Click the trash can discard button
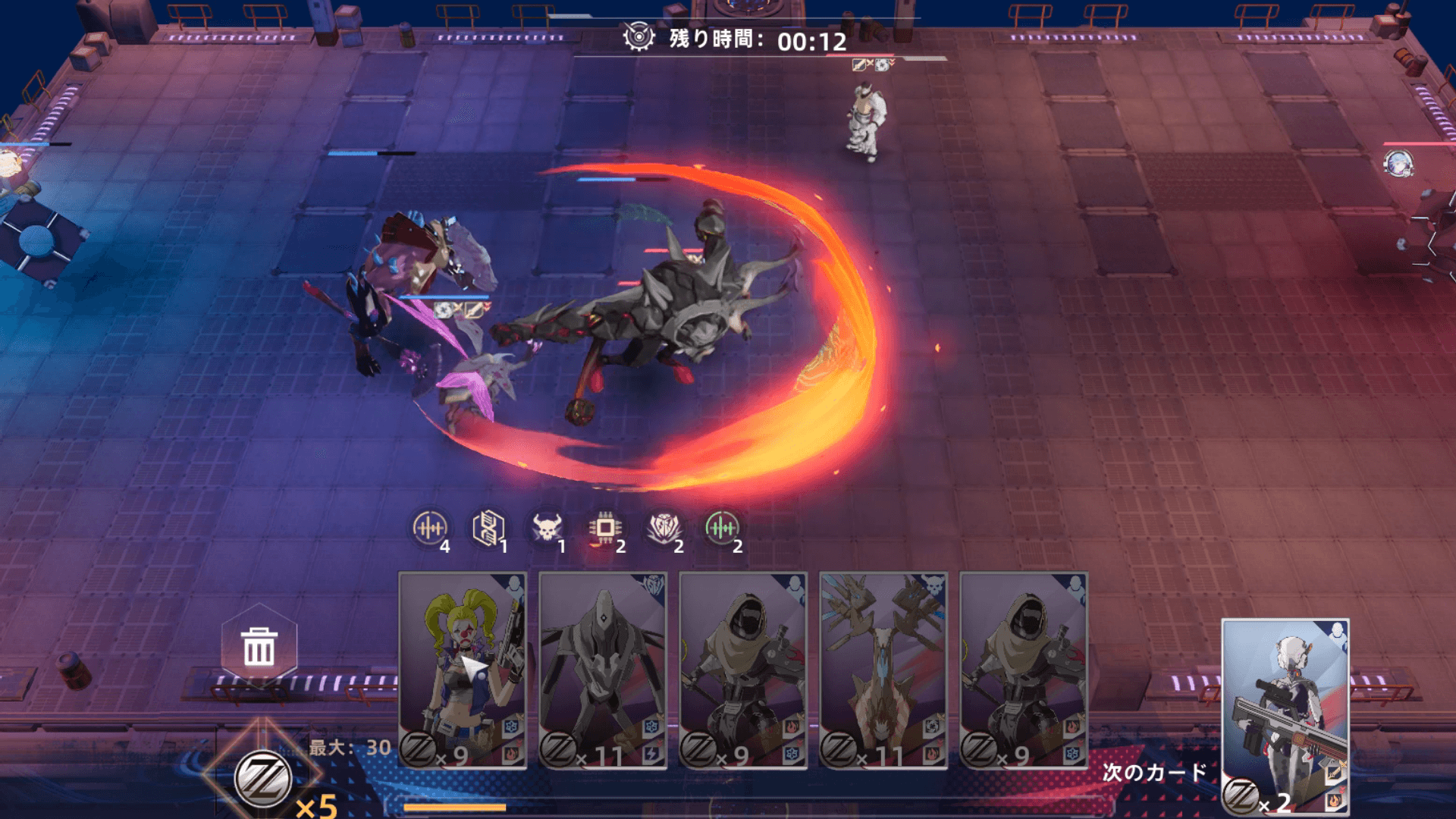 [x=259, y=647]
